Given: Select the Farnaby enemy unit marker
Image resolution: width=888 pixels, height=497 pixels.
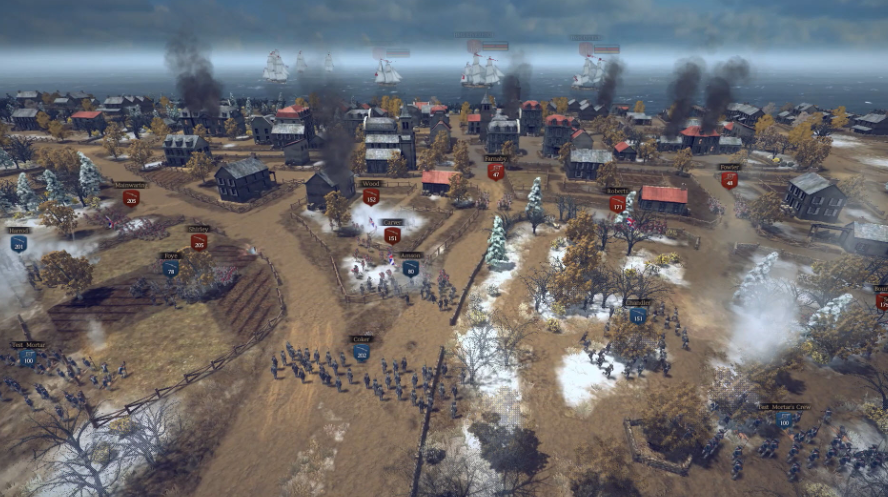Looking at the screenshot, I should click(496, 171).
